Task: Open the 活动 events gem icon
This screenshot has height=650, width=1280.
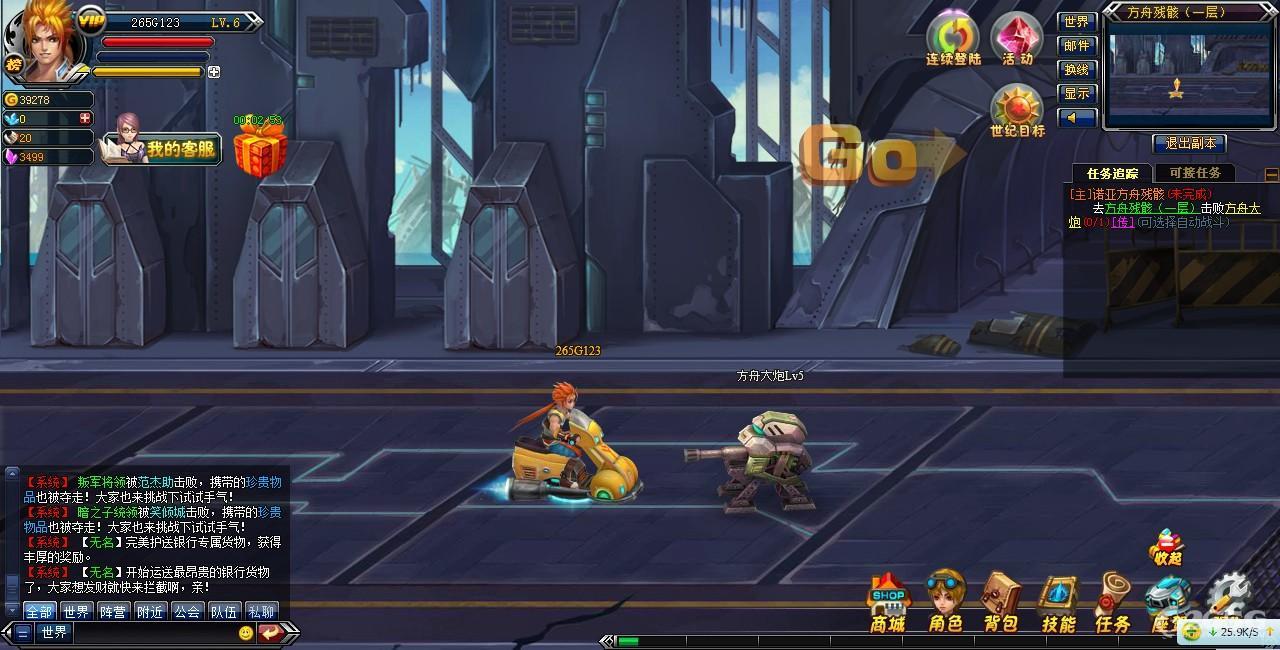Action: click(1017, 39)
